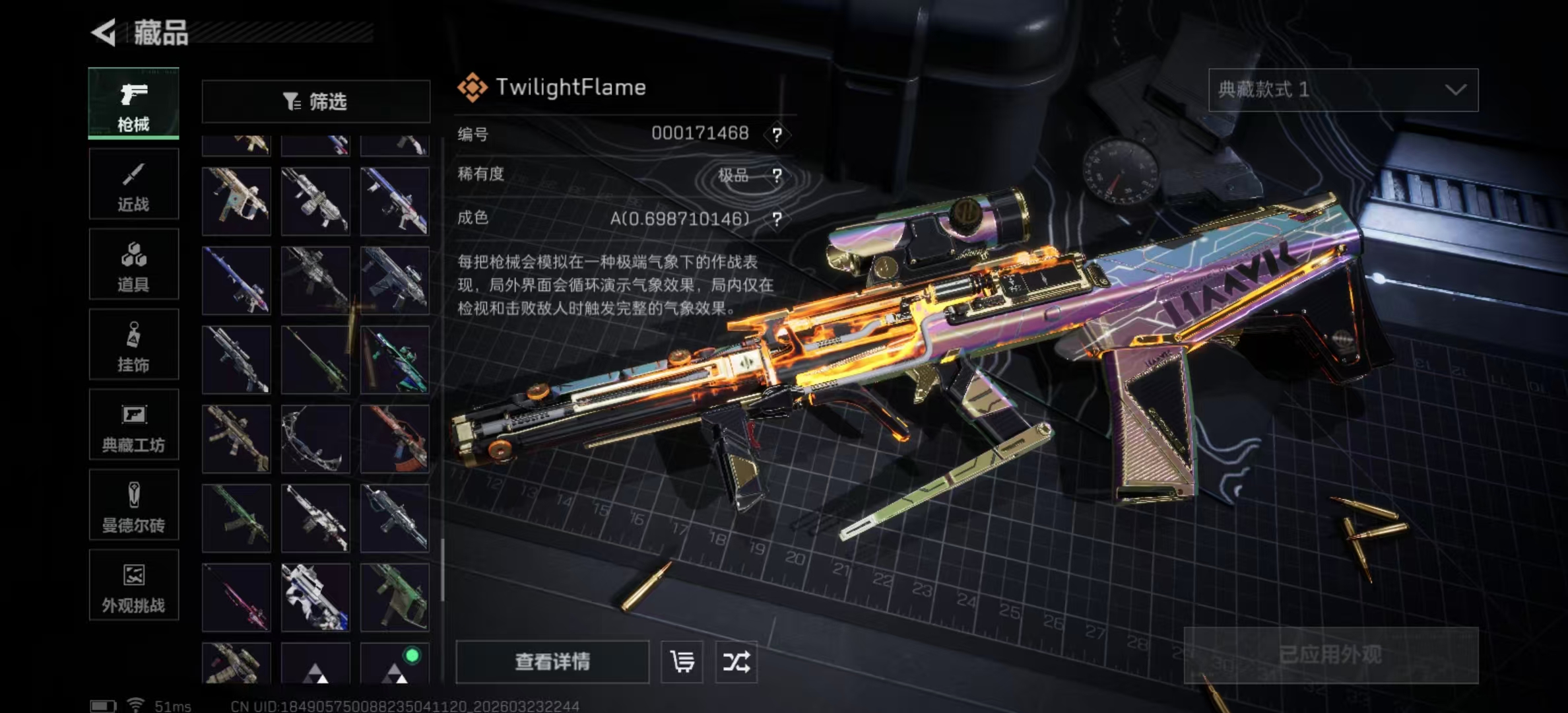Open the 近战 melee category
The height and width of the screenshot is (713, 1568).
pyautogui.click(x=134, y=184)
